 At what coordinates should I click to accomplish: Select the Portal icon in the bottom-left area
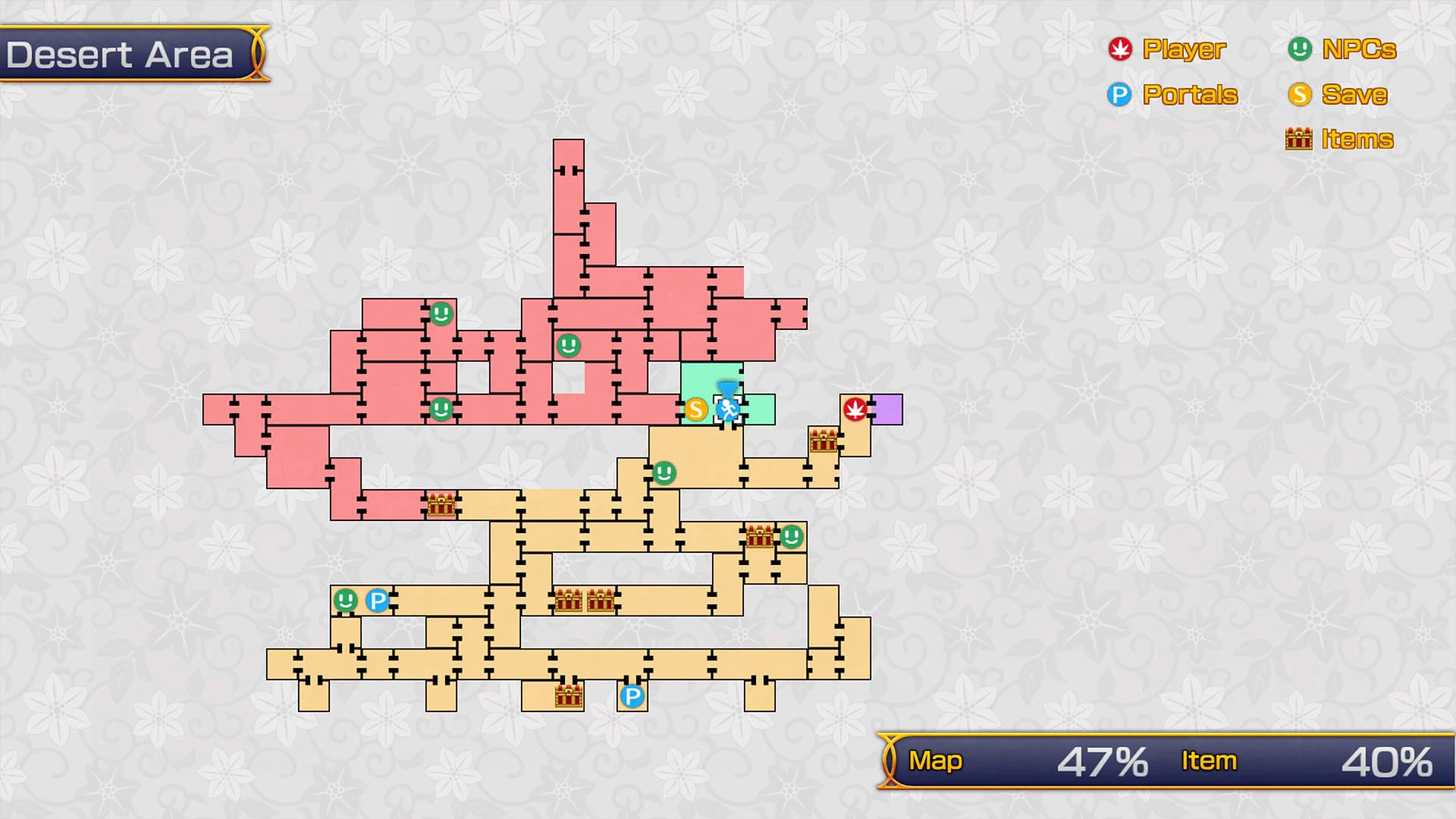pyautogui.click(x=378, y=600)
